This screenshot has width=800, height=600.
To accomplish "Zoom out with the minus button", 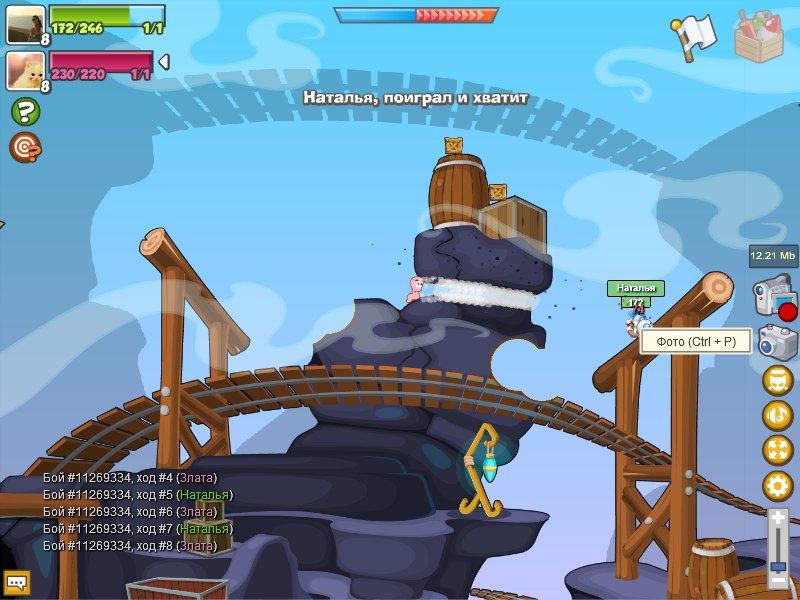I will click(x=777, y=581).
